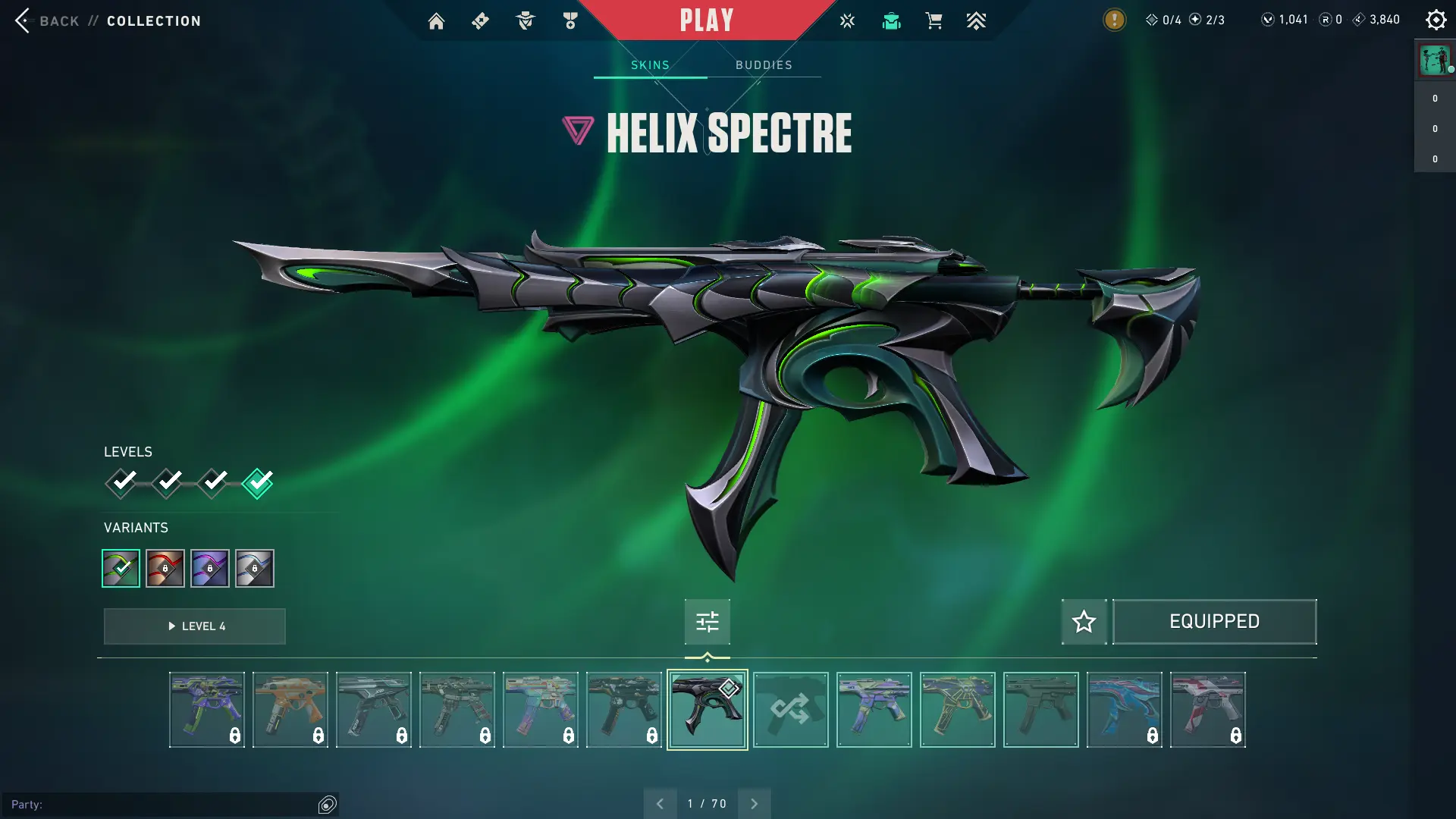Choose the red locked variant swatch
1456x819 pixels.
165,568
